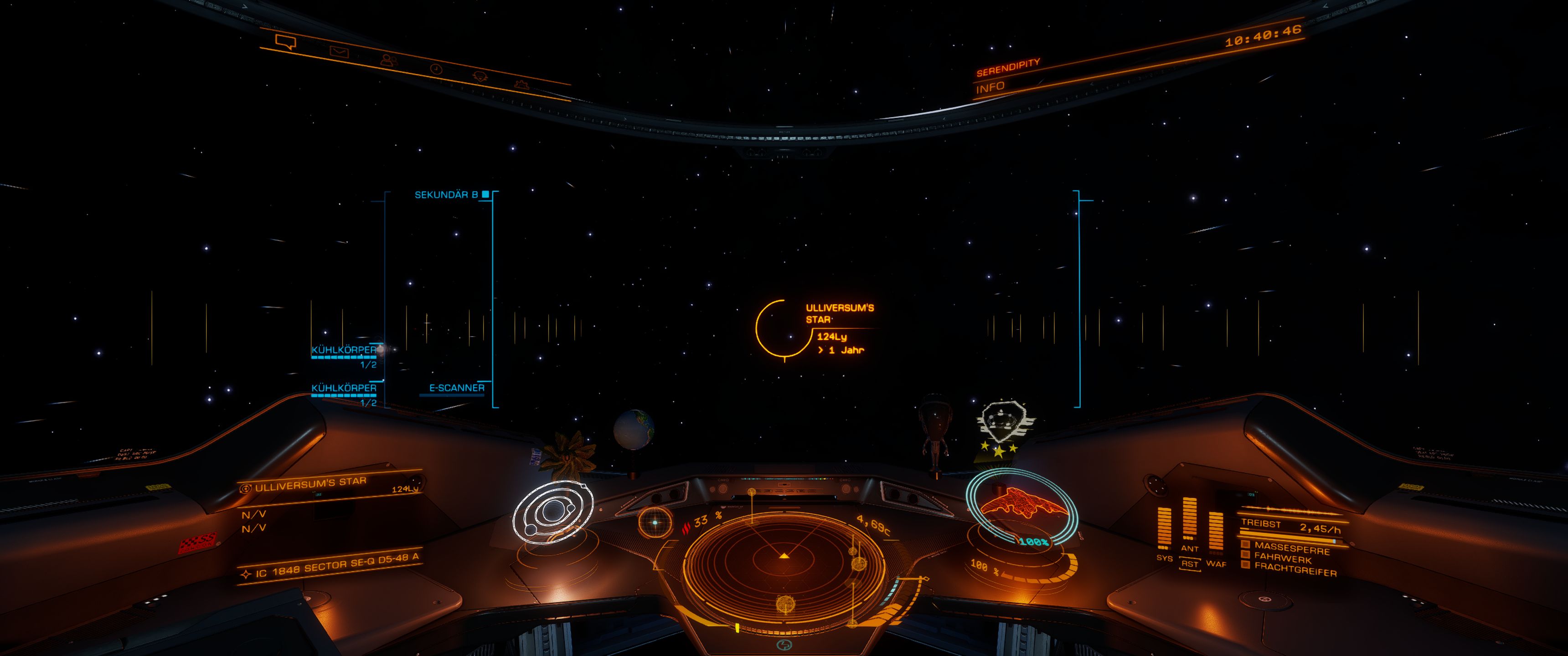Screen dimensions: 1568x656
Task: Choose the E-SCANNER fire group entry
Action: point(457,388)
